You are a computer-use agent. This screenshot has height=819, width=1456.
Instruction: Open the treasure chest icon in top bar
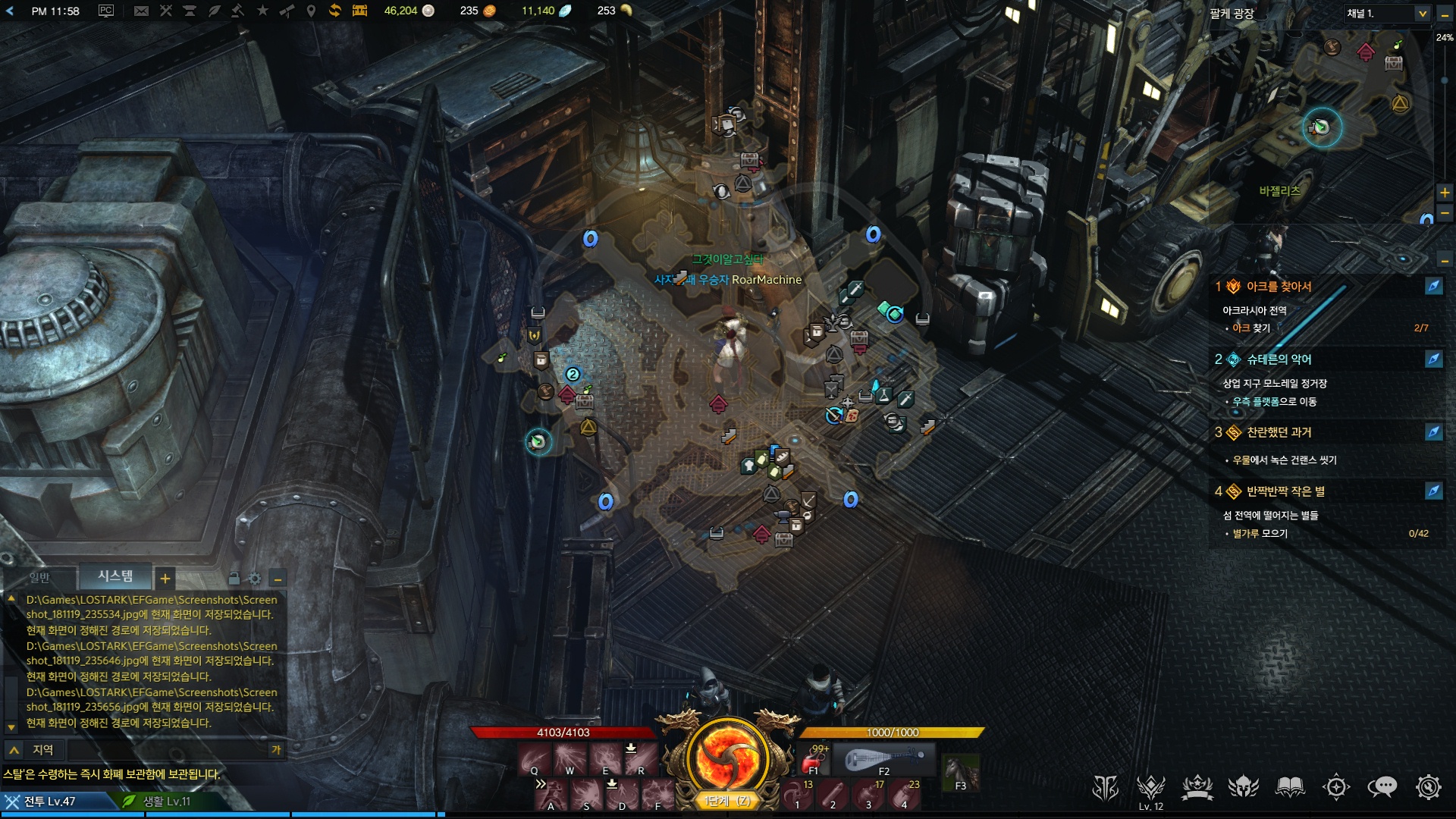tap(359, 11)
